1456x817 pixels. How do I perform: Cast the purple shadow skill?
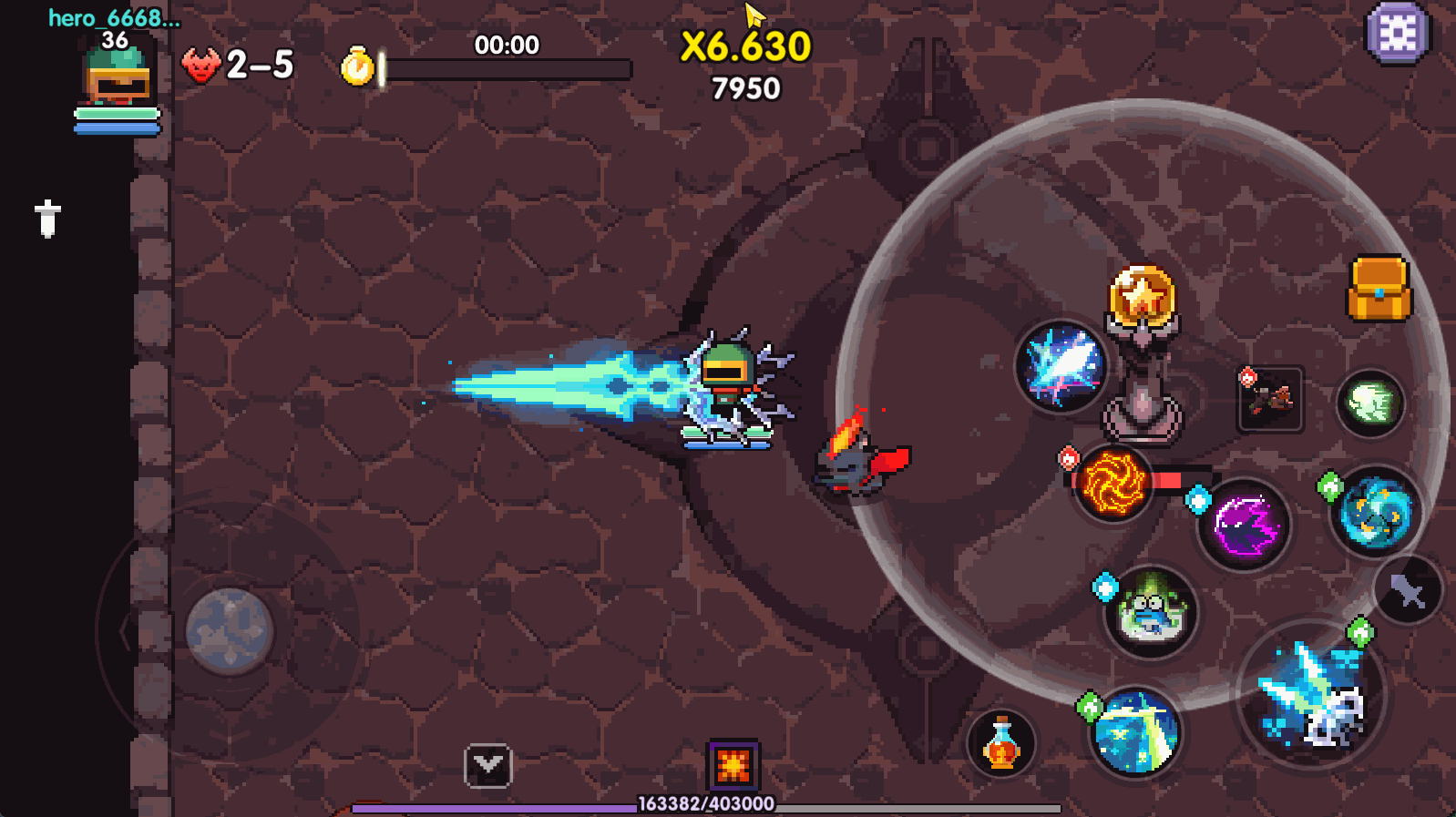(x=1245, y=526)
